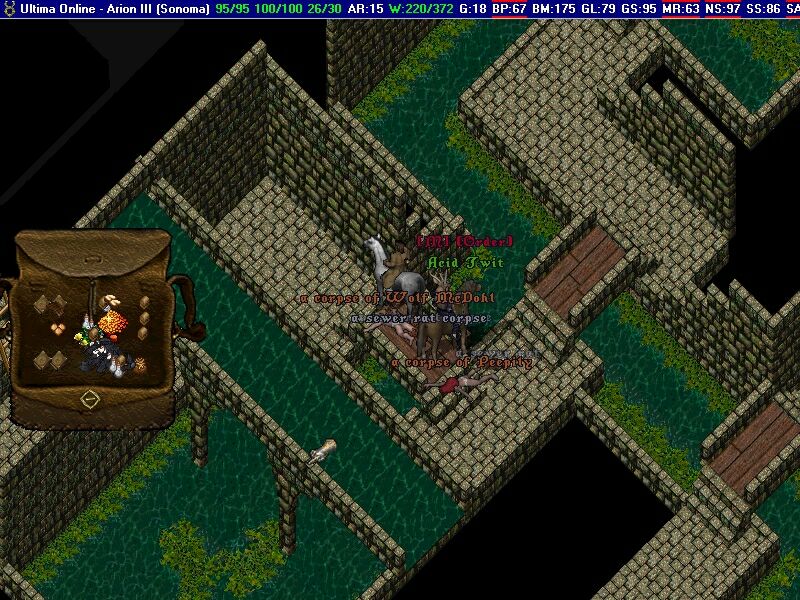800x600 pixels.
Task: Click the Ultima Online window title icon
Action: tap(9, 8)
